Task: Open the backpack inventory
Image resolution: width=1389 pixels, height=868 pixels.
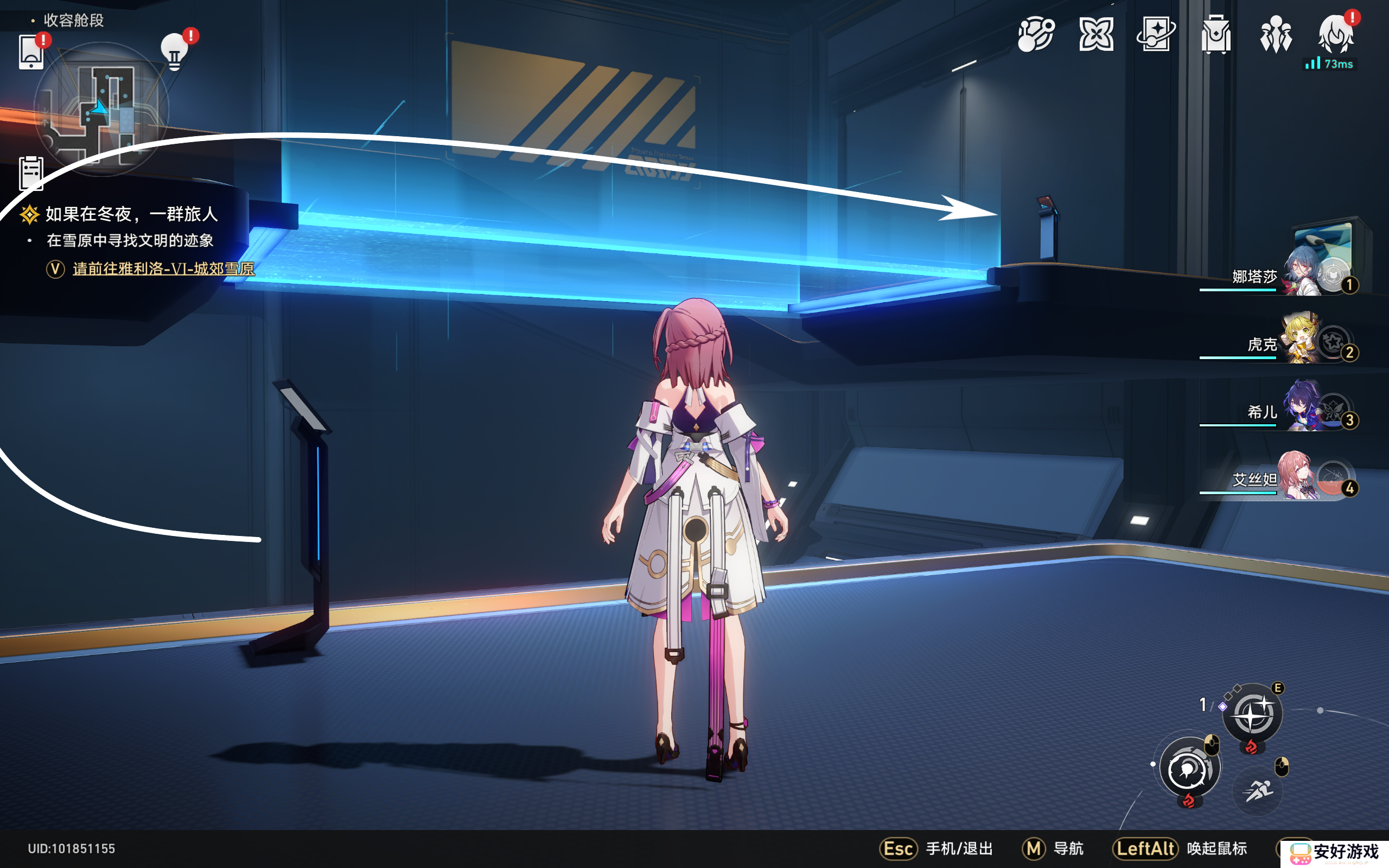Action: pyautogui.click(x=1216, y=34)
